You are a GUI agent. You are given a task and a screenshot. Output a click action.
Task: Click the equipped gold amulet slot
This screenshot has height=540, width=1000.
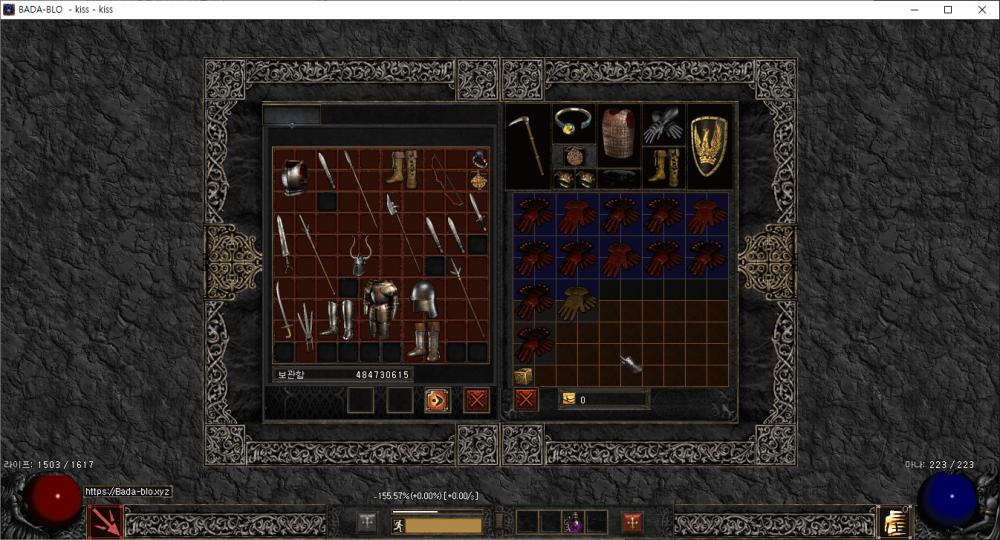573,122
